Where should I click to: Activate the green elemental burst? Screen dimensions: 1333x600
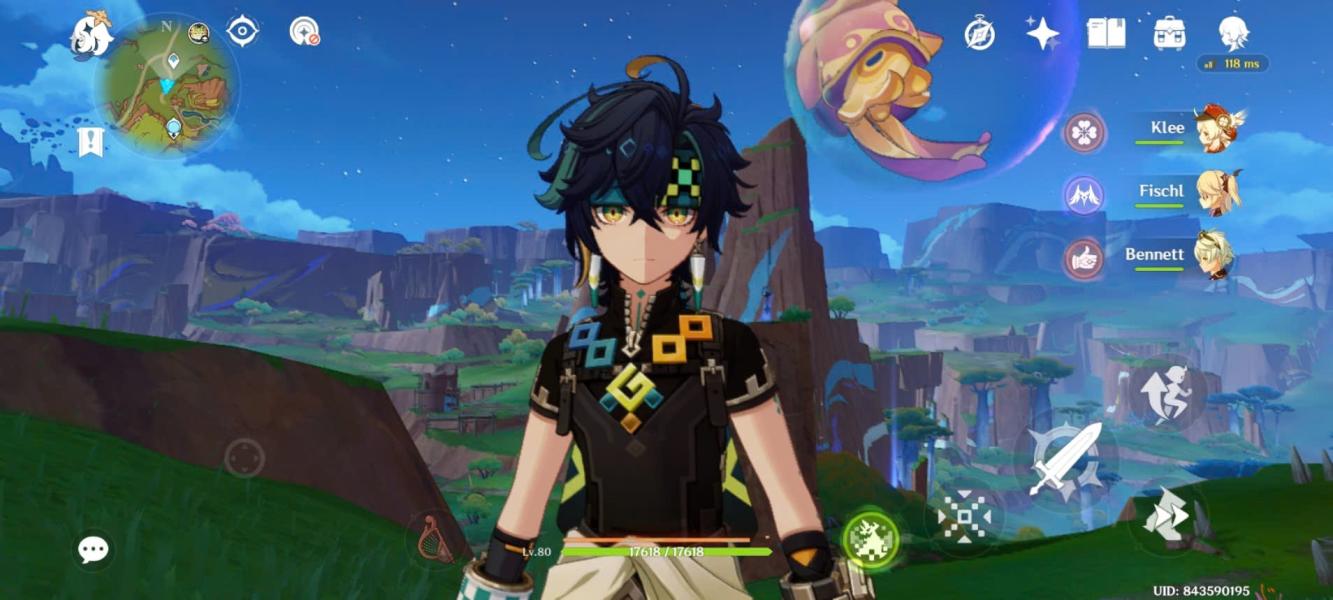pos(870,540)
